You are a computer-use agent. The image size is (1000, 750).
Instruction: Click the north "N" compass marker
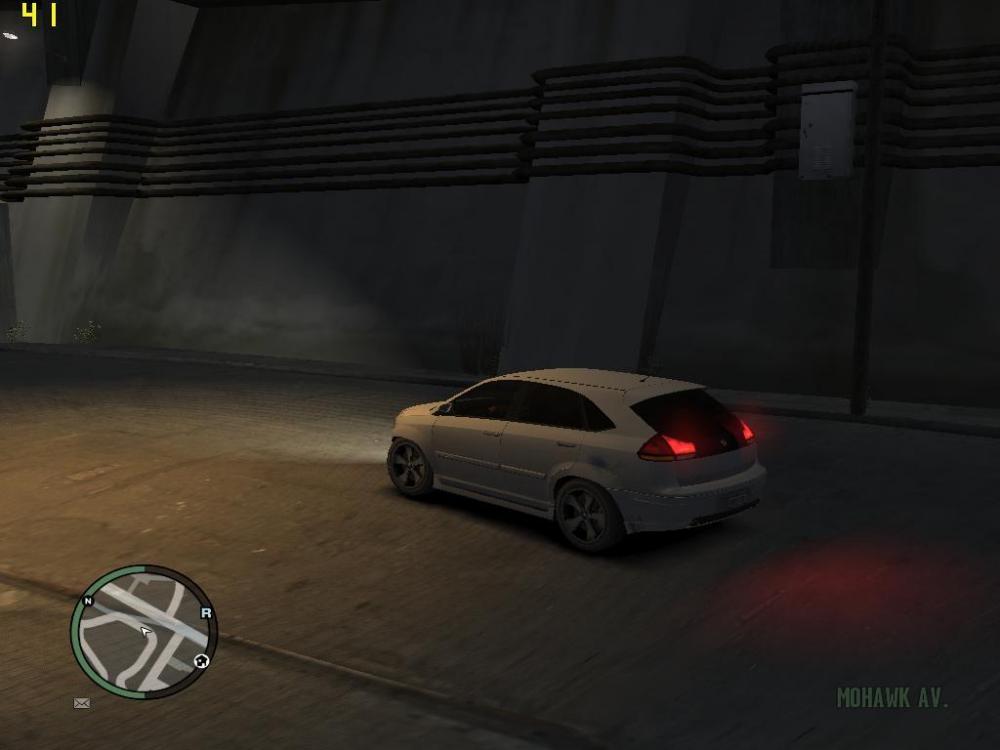pos(88,601)
